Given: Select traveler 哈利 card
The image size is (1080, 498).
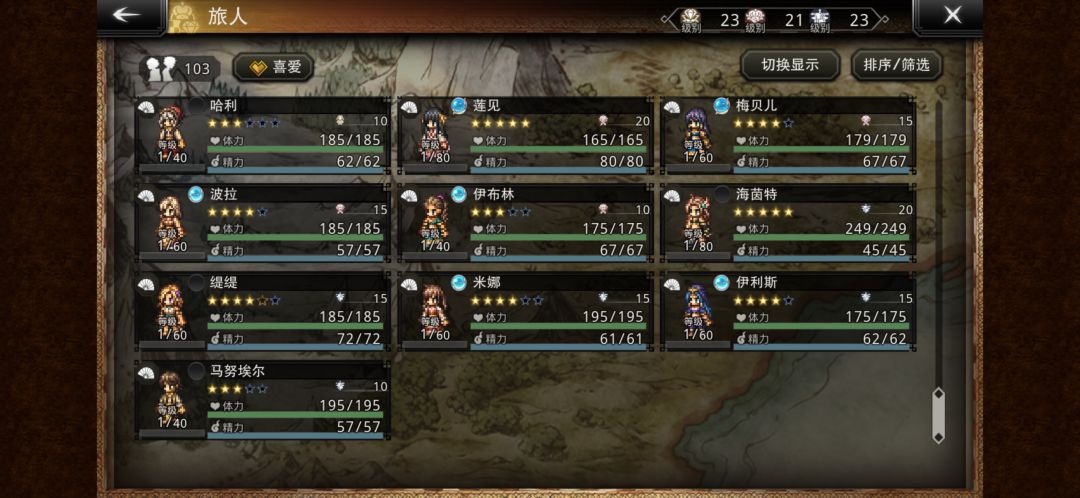Looking at the screenshot, I should [263, 134].
